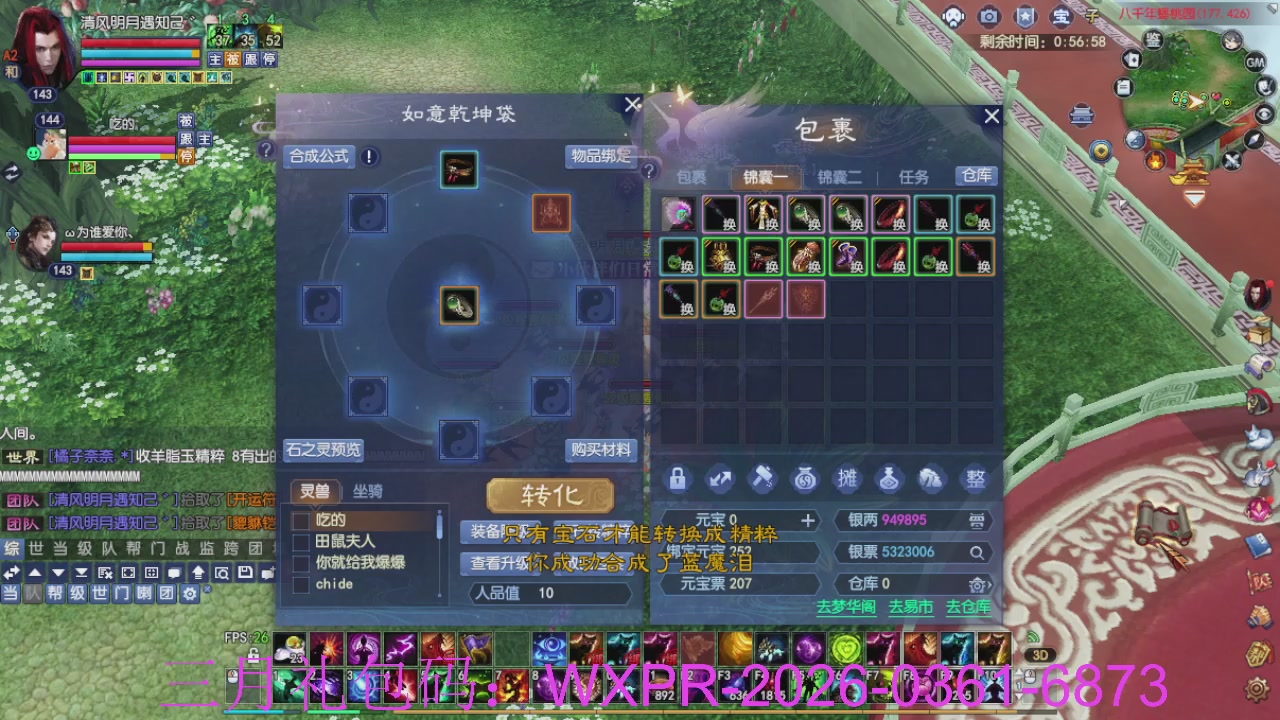Click the magnifier icon beside 银票

pyautogui.click(x=977, y=551)
